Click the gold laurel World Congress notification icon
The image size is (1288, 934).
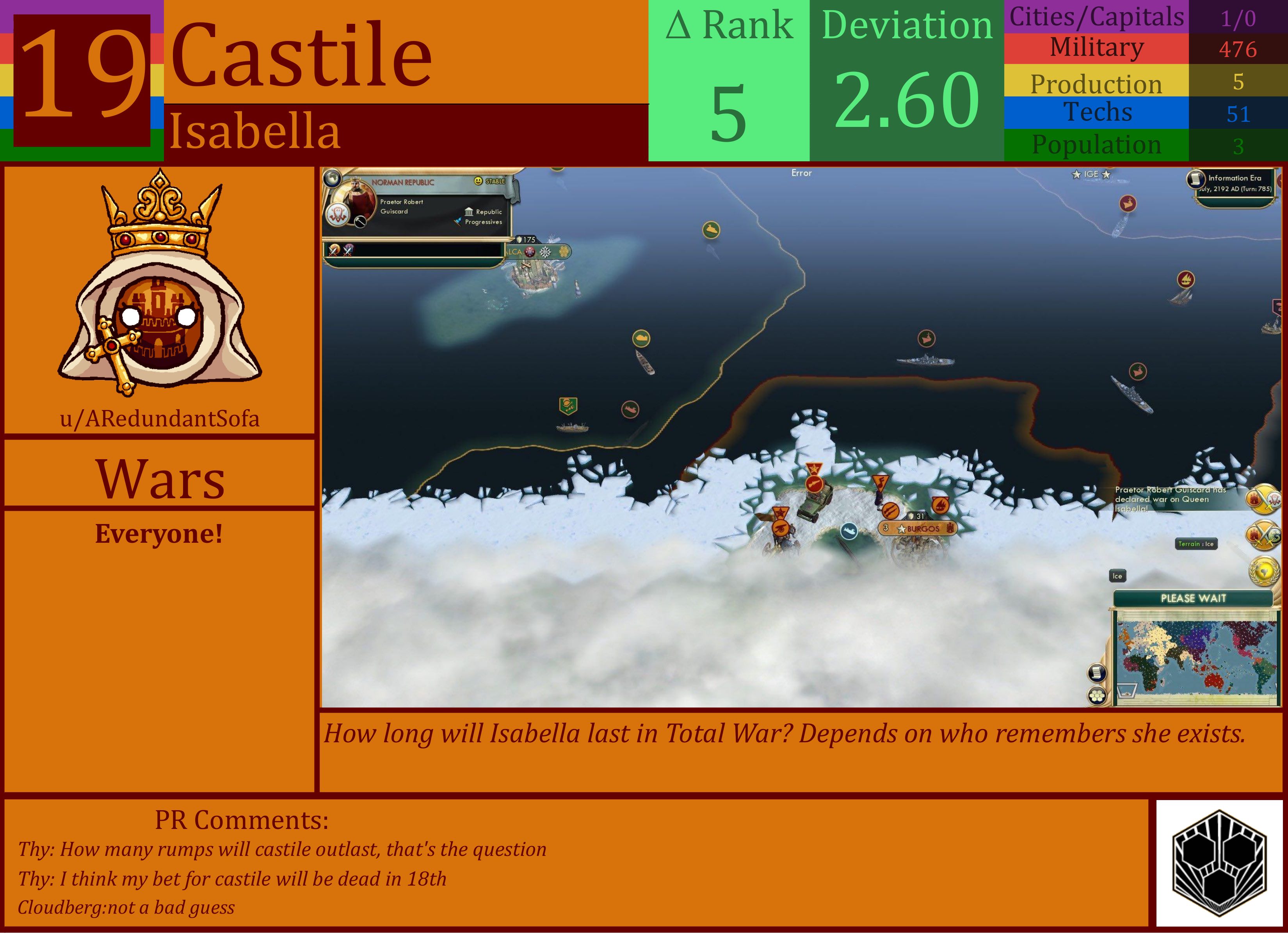coord(1264,571)
